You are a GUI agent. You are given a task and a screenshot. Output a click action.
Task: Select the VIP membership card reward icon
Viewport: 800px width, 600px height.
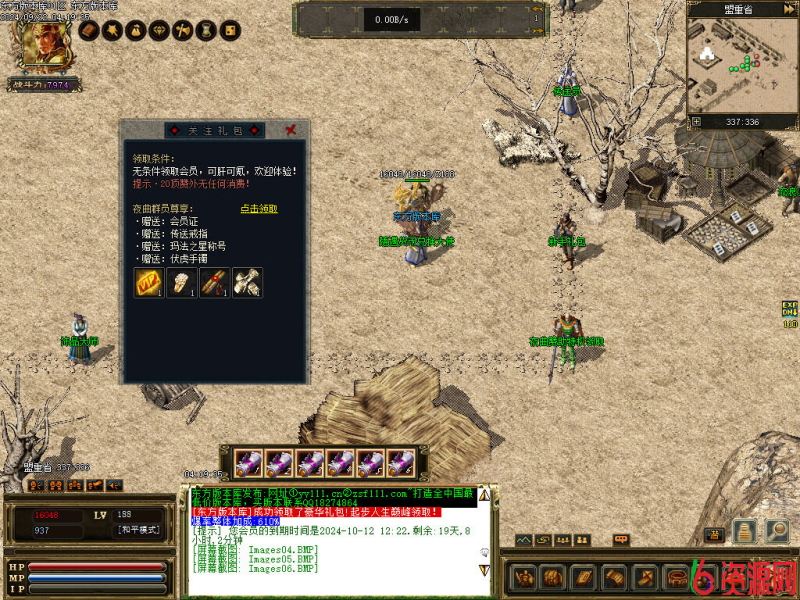[x=149, y=283]
